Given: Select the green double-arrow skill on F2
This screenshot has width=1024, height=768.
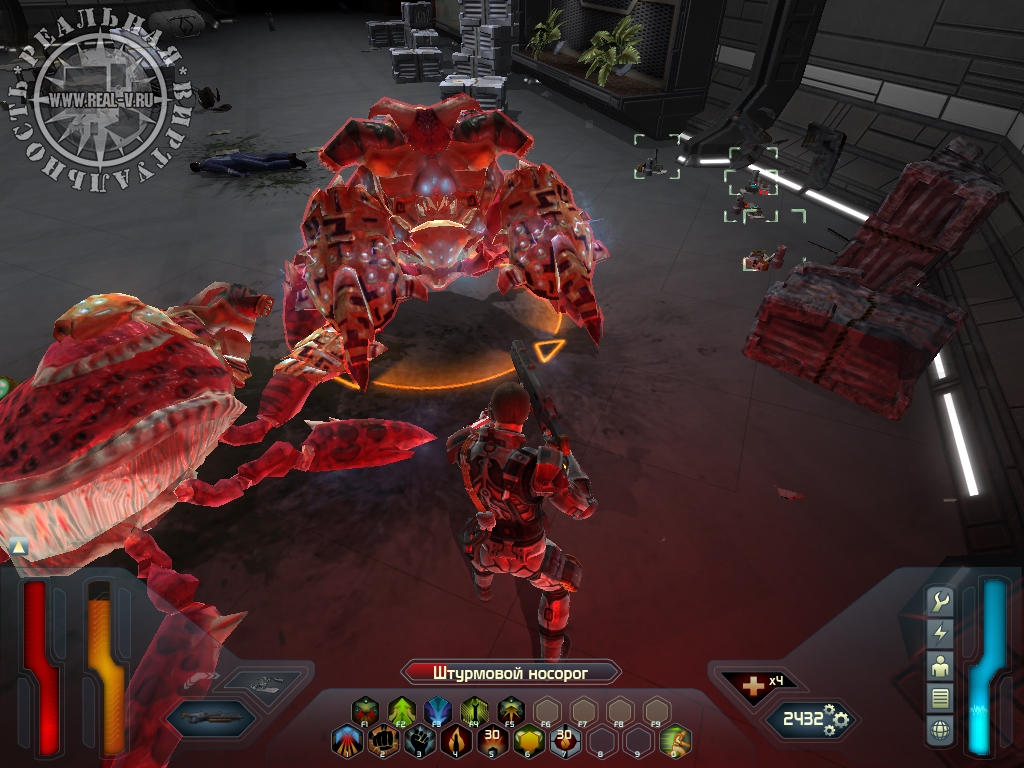Looking at the screenshot, I should coord(401,711).
